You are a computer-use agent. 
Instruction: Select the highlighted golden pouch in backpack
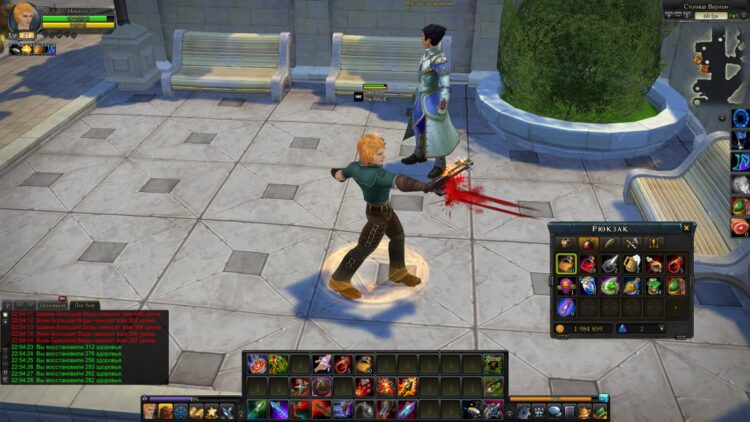pos(566,264)
